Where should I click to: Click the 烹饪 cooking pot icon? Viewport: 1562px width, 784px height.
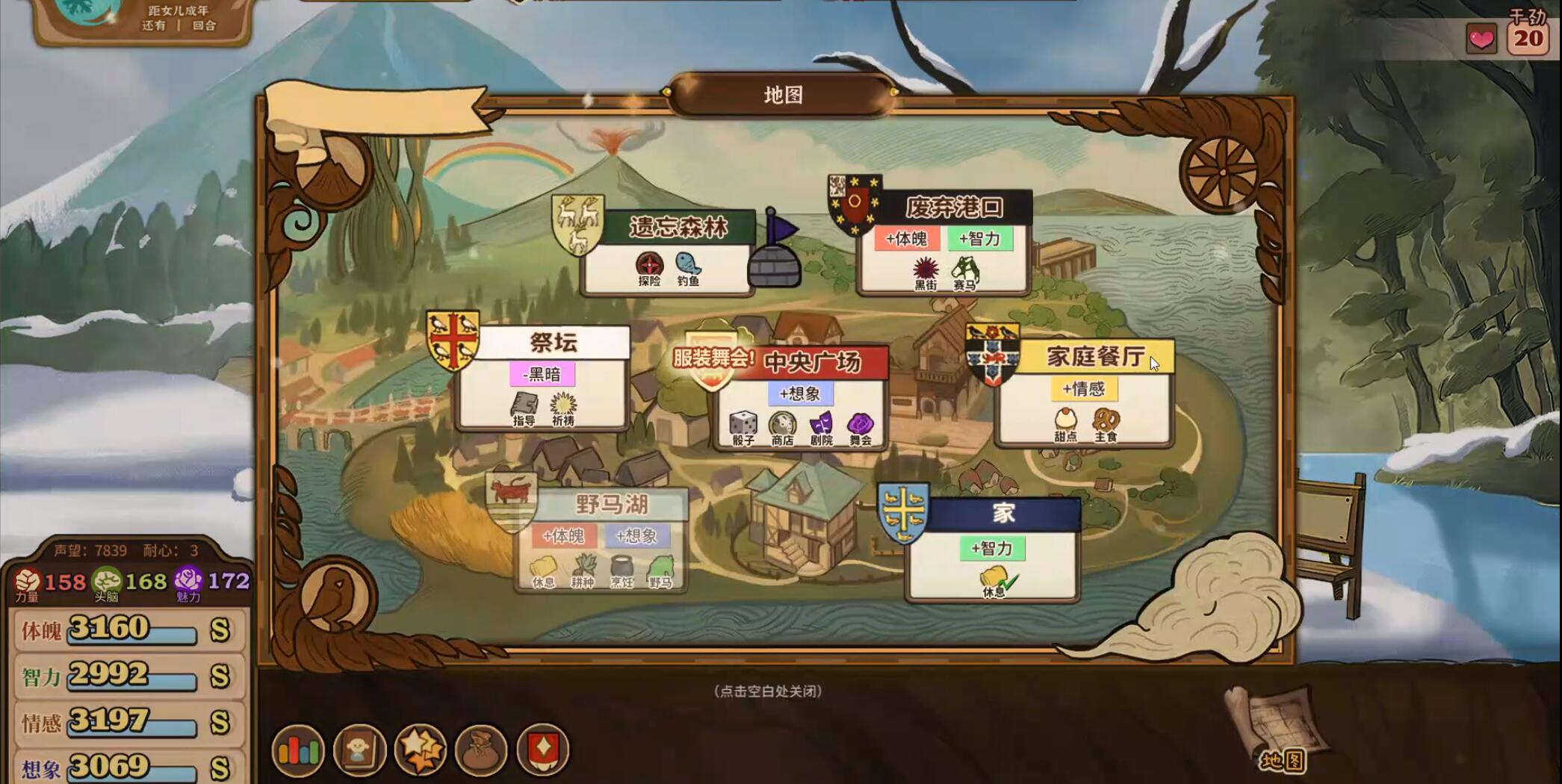[621, 565]
